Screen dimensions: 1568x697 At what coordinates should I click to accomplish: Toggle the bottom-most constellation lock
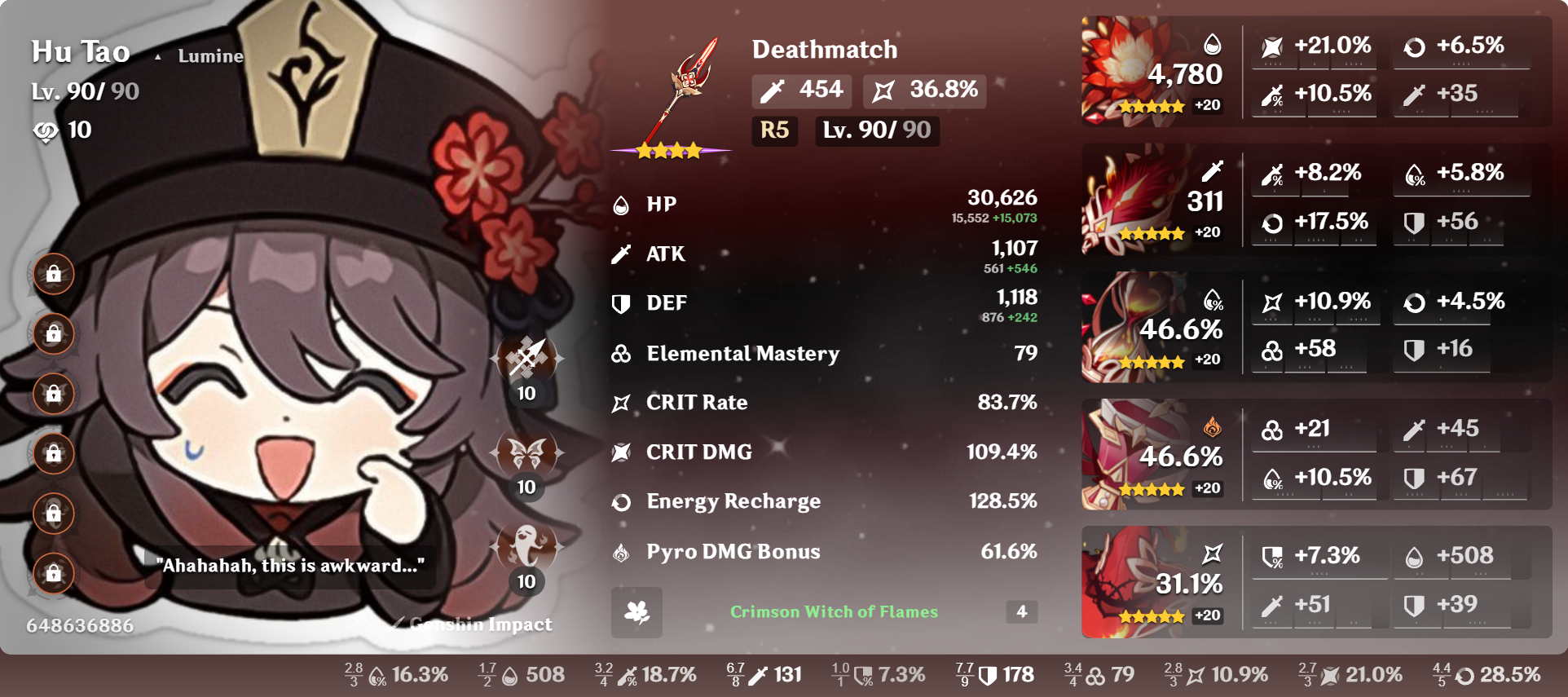(x=53, y=573)
